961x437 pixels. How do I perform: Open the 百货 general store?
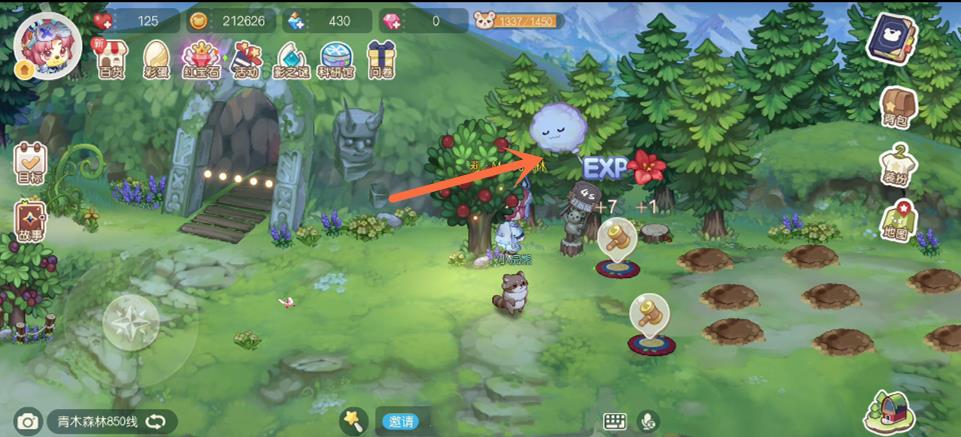point(110,58)
